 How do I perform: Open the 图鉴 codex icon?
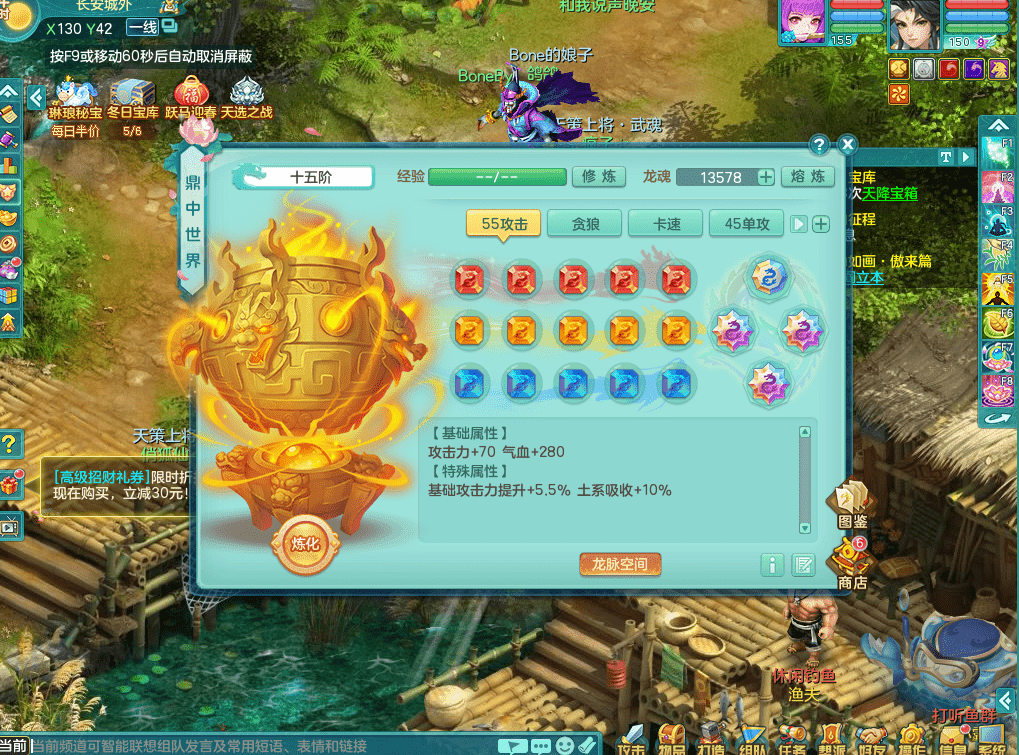[851, 505]
